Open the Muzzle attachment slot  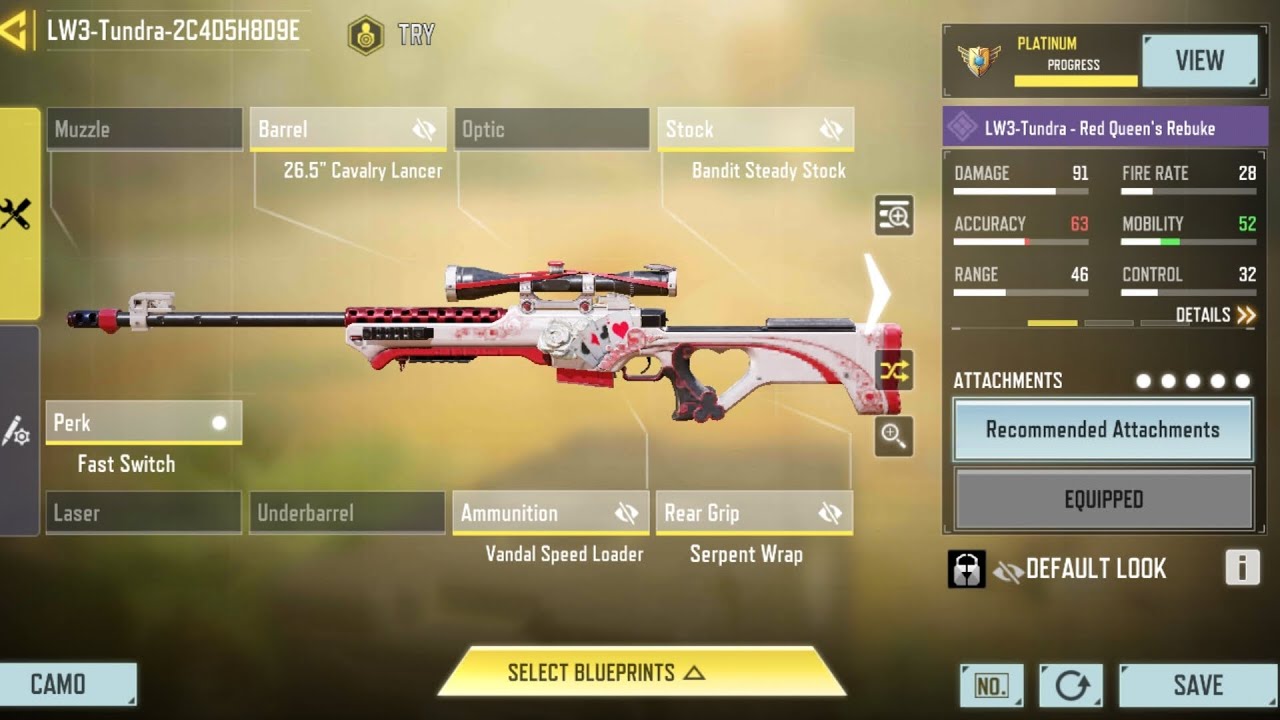(144, 129)
